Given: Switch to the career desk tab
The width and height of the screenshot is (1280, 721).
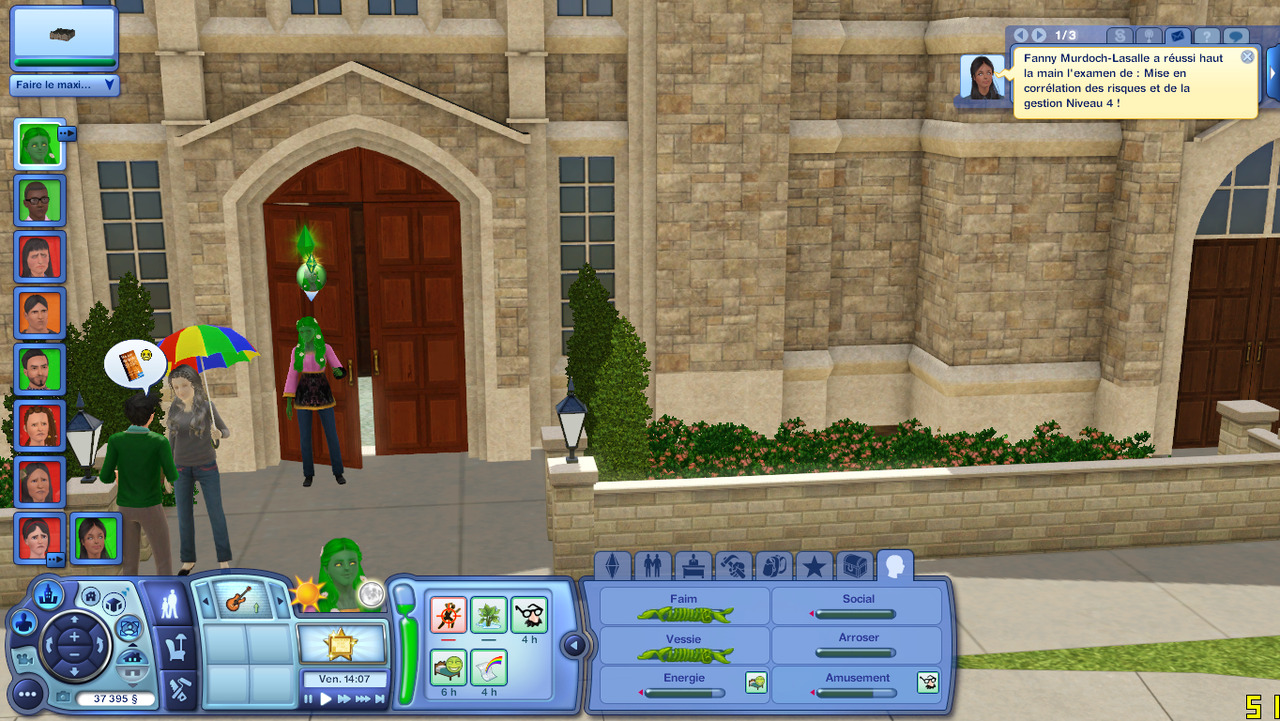Looking at the screenshot, I should (692, 567).
